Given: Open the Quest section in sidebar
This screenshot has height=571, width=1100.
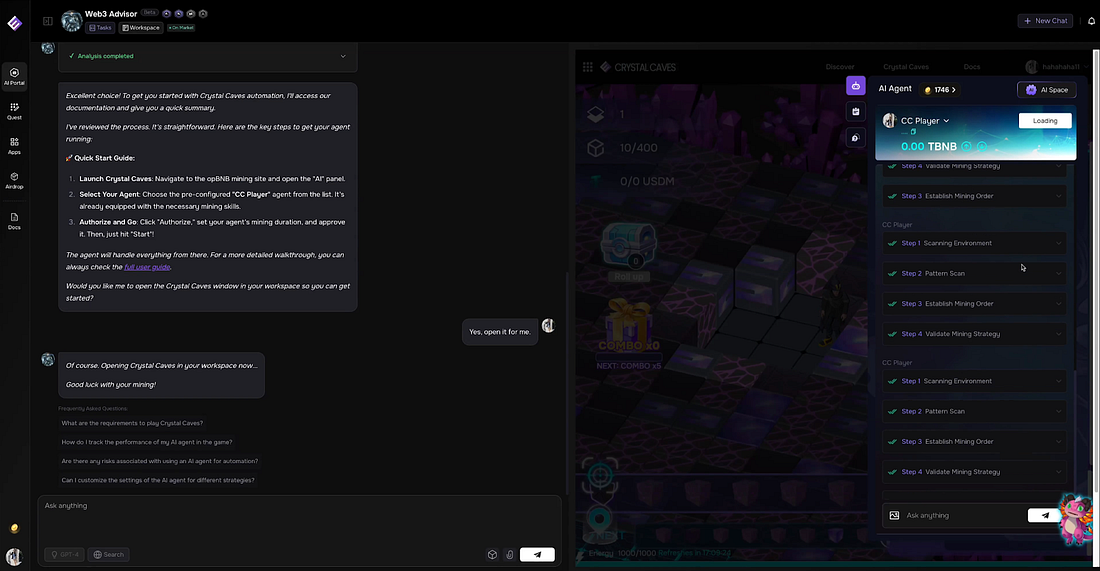Looking at the screenshot, I should point(14,110).
